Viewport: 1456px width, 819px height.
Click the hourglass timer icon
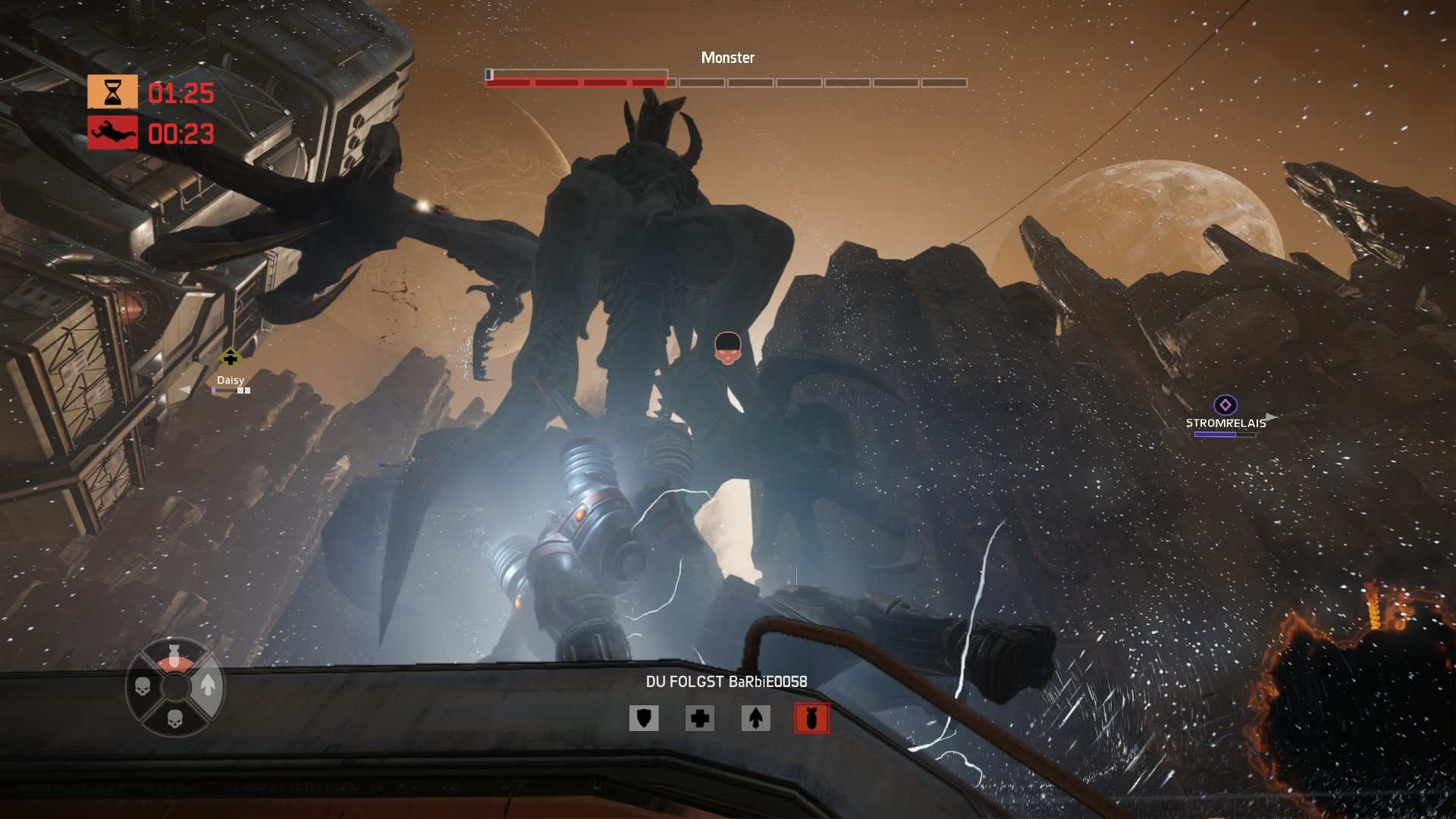click(x=112, y=91)
